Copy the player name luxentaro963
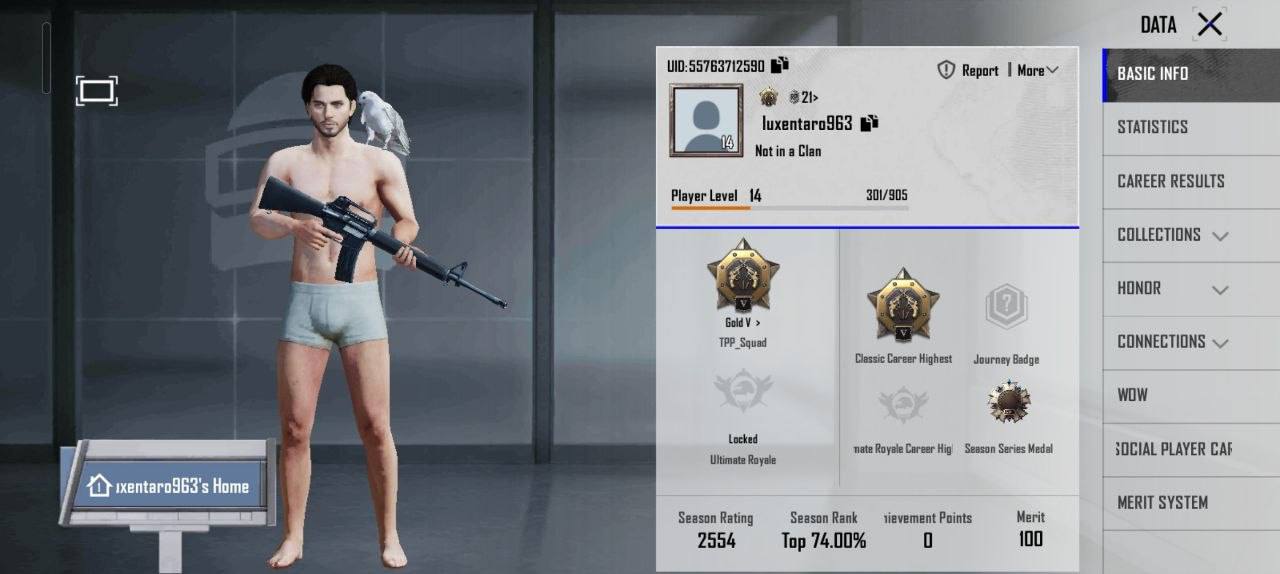Screen dimensions: 1280x574 [869, 123]
